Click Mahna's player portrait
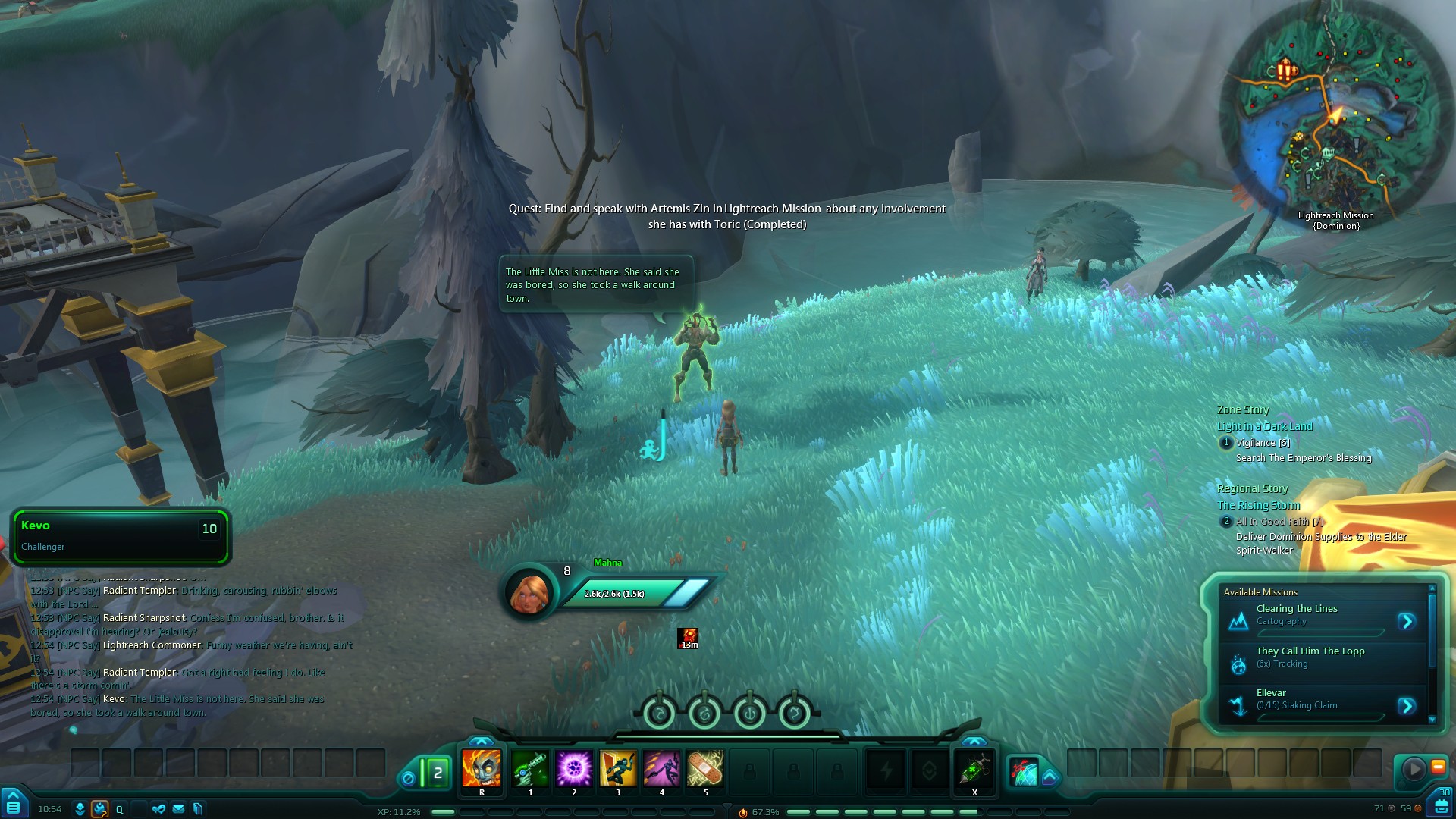The image size is (1456, 819). tap(530, 592)
